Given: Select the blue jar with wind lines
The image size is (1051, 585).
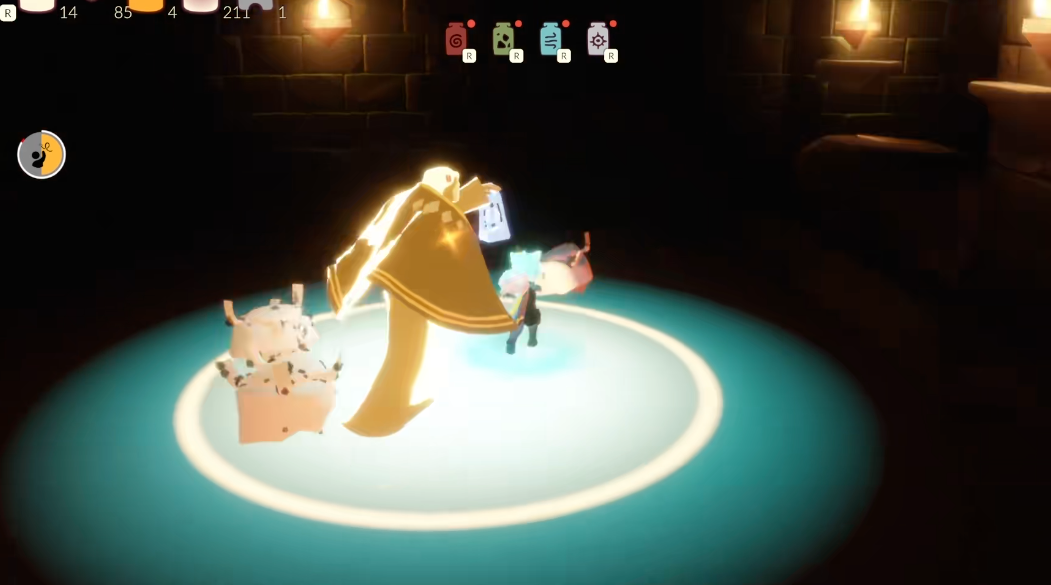Looking at the screenshot, I should click(x=550, y=39).
